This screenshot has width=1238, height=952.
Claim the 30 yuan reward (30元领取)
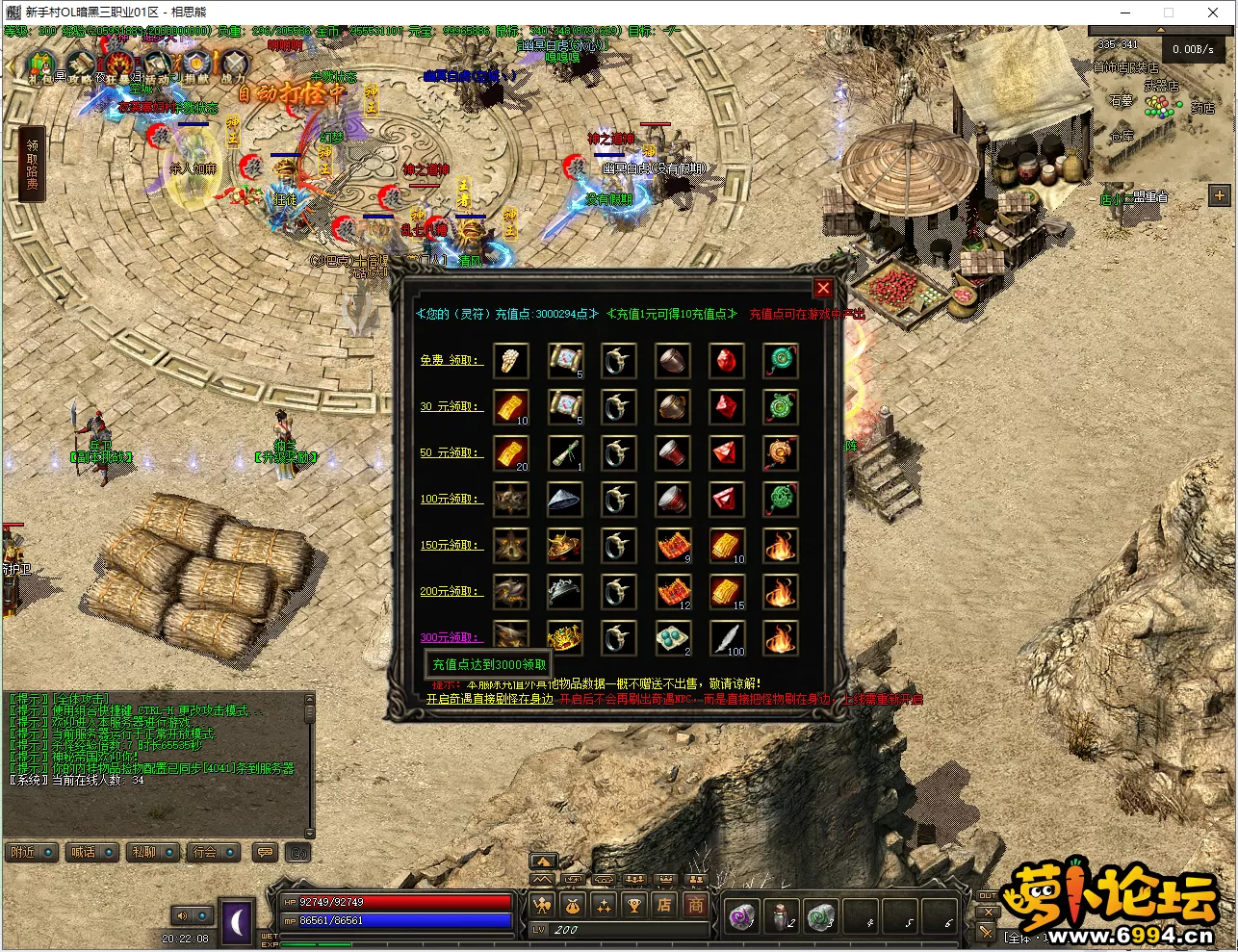pyautogui.click(x=450, y=406)
